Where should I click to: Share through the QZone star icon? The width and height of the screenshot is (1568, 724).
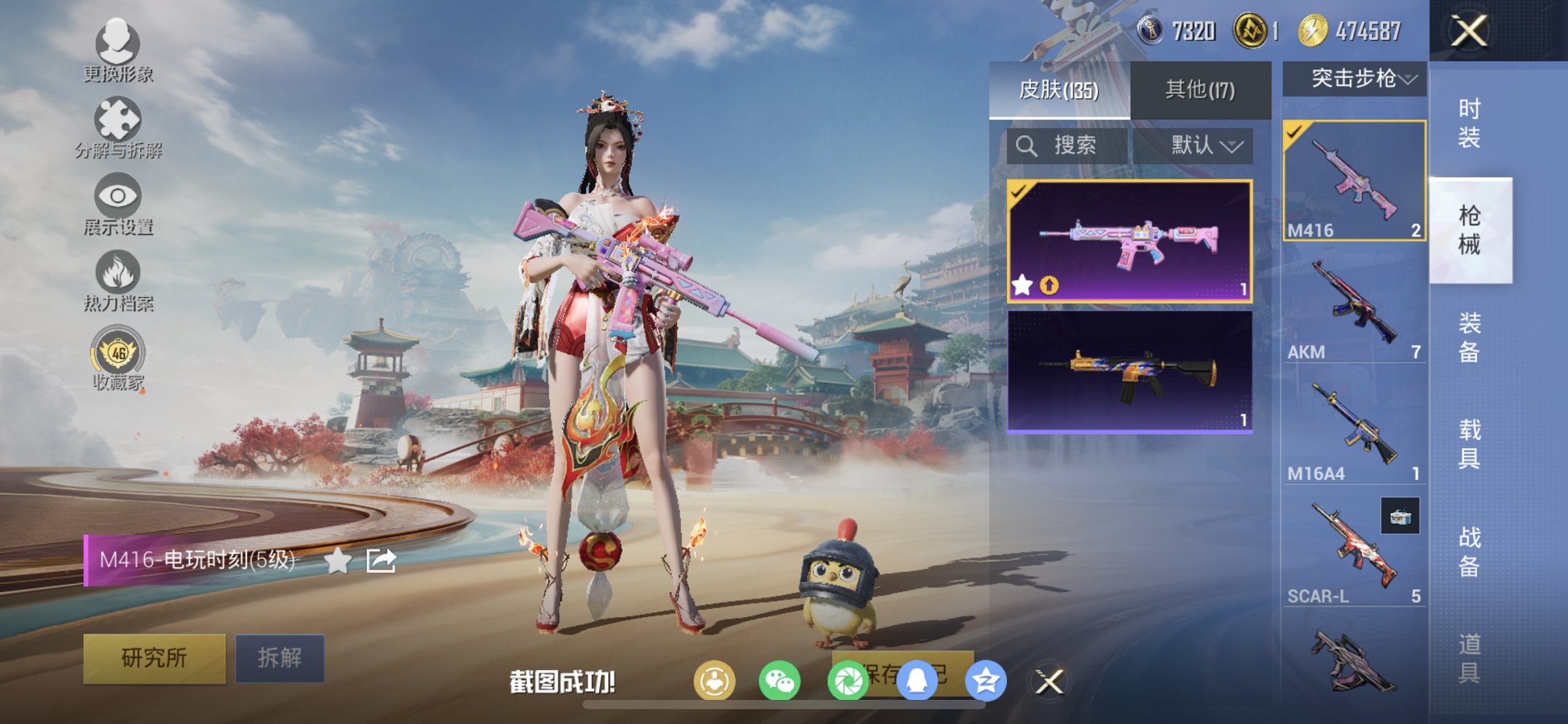pos(984,682)
